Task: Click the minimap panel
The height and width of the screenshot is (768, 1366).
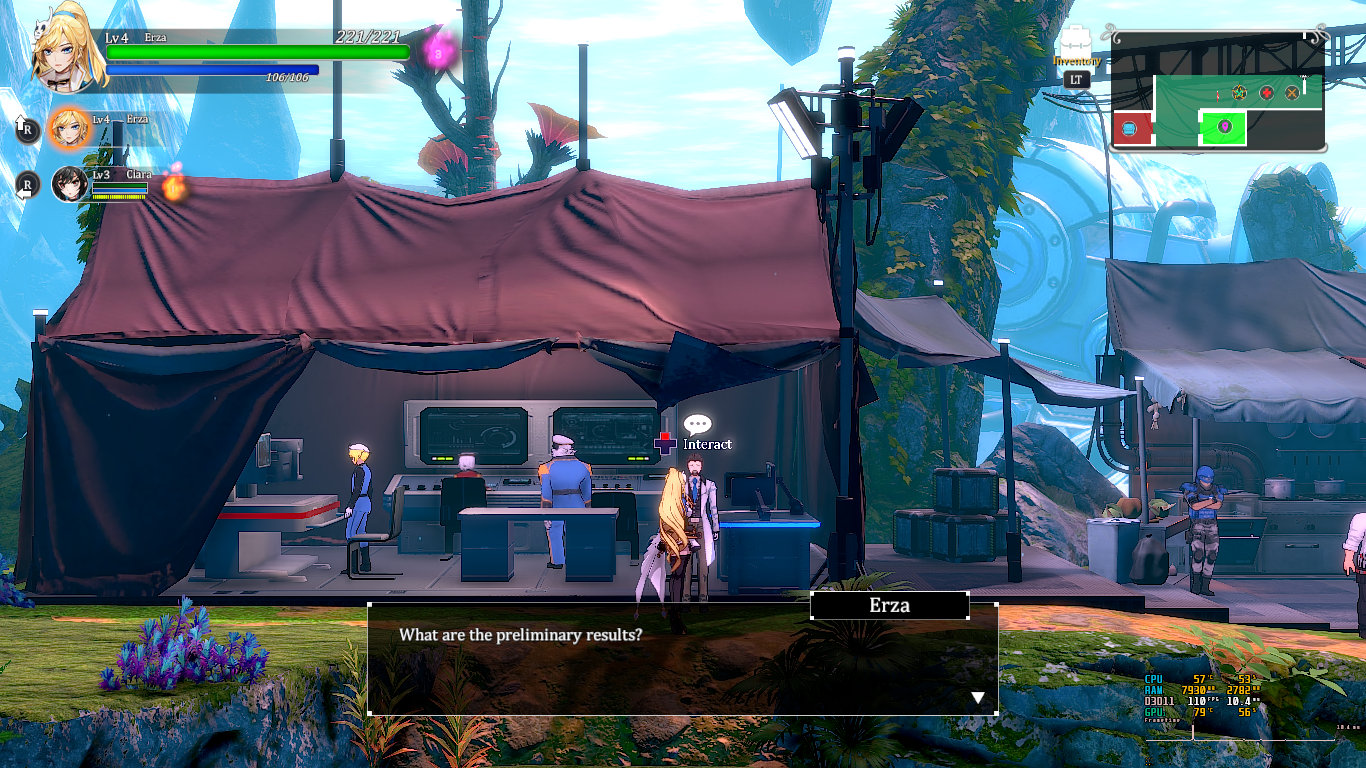Action: pos(1217,92)
